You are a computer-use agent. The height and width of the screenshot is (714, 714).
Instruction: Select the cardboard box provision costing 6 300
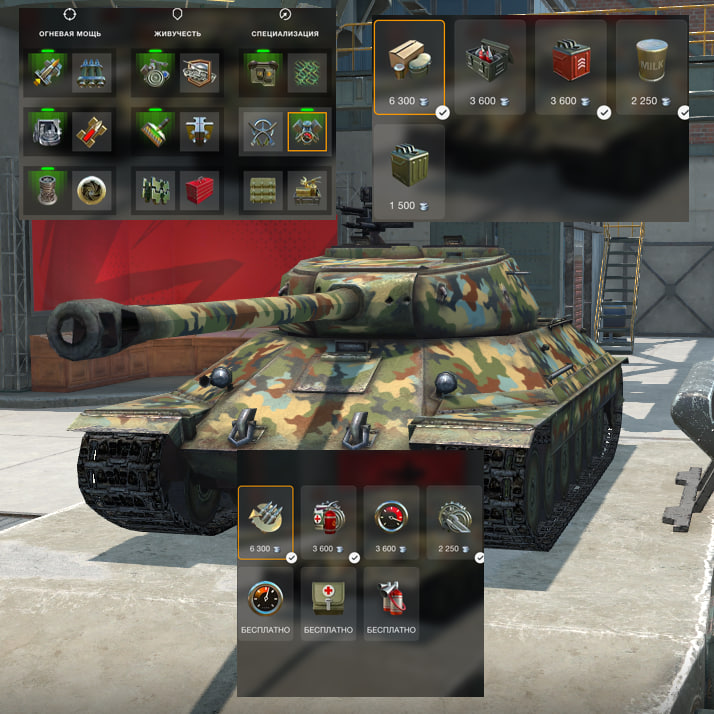(x=410, y=66)
